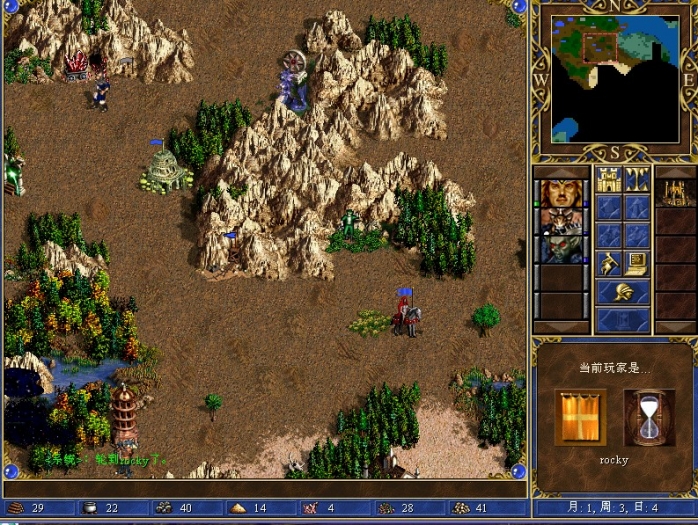Screen dimensions: 698x525
Task: Toggle the underground view button
Action: [x=637, y=179]
